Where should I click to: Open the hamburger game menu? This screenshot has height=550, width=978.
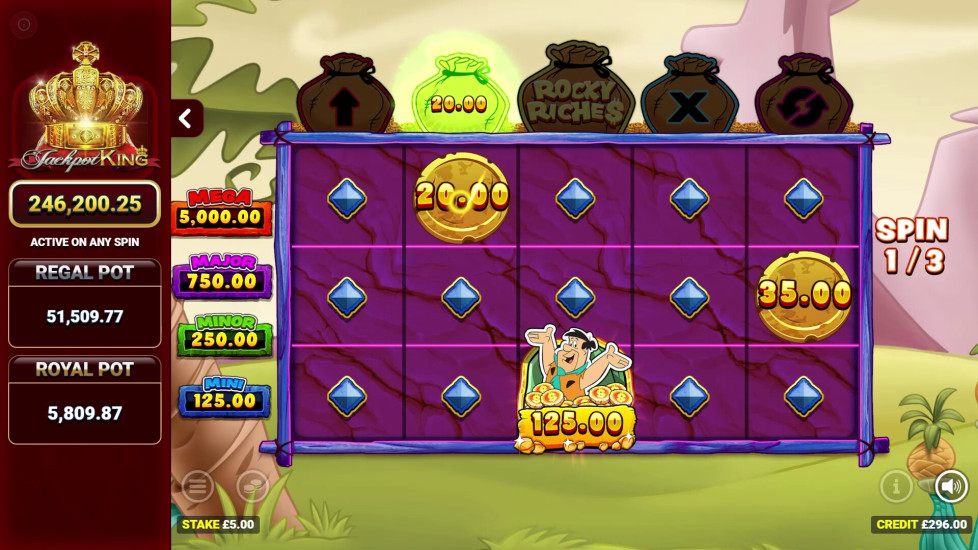(197, 487)
